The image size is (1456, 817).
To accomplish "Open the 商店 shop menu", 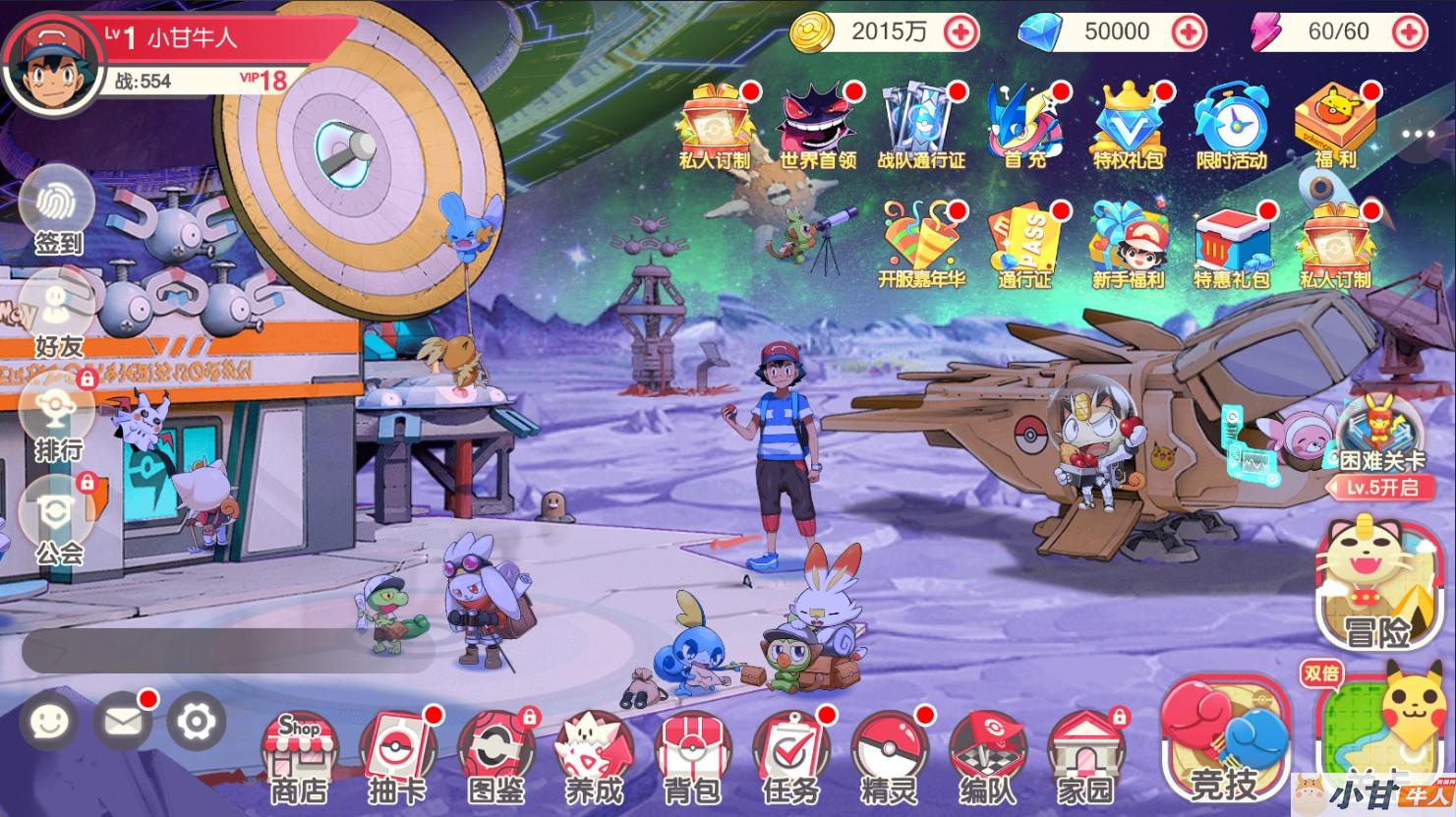I will [x=300, y=756].
